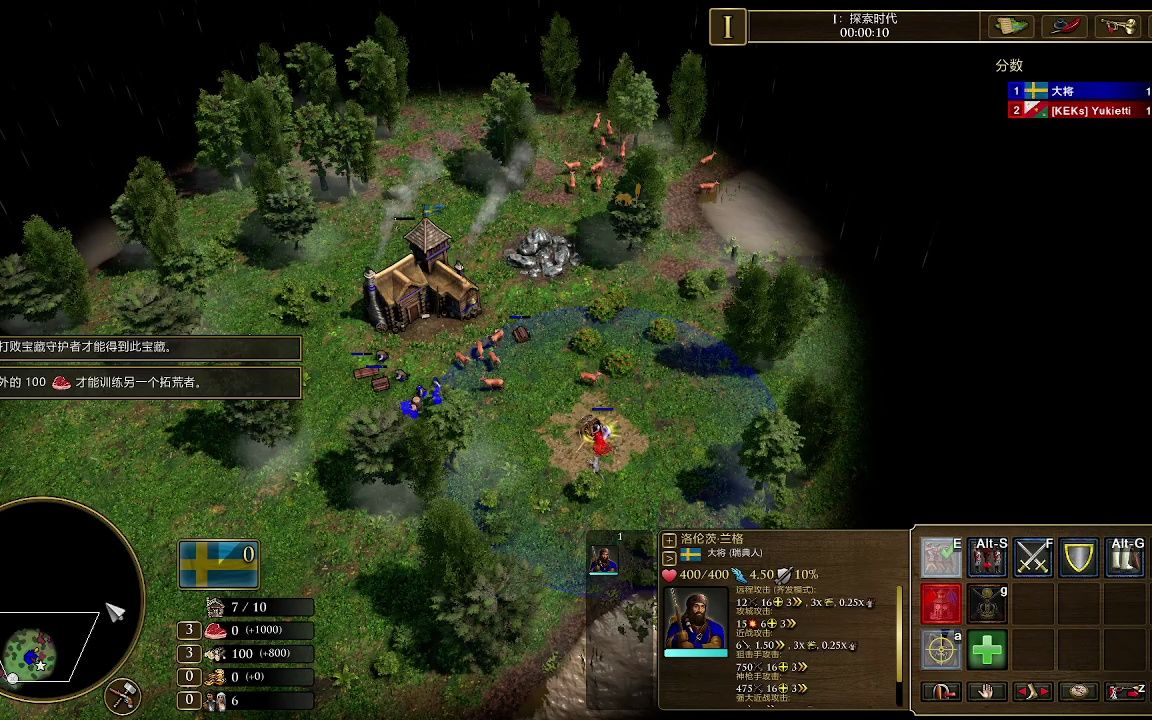Select [KEKs] Yukietti in the score list

[1079, 111]
